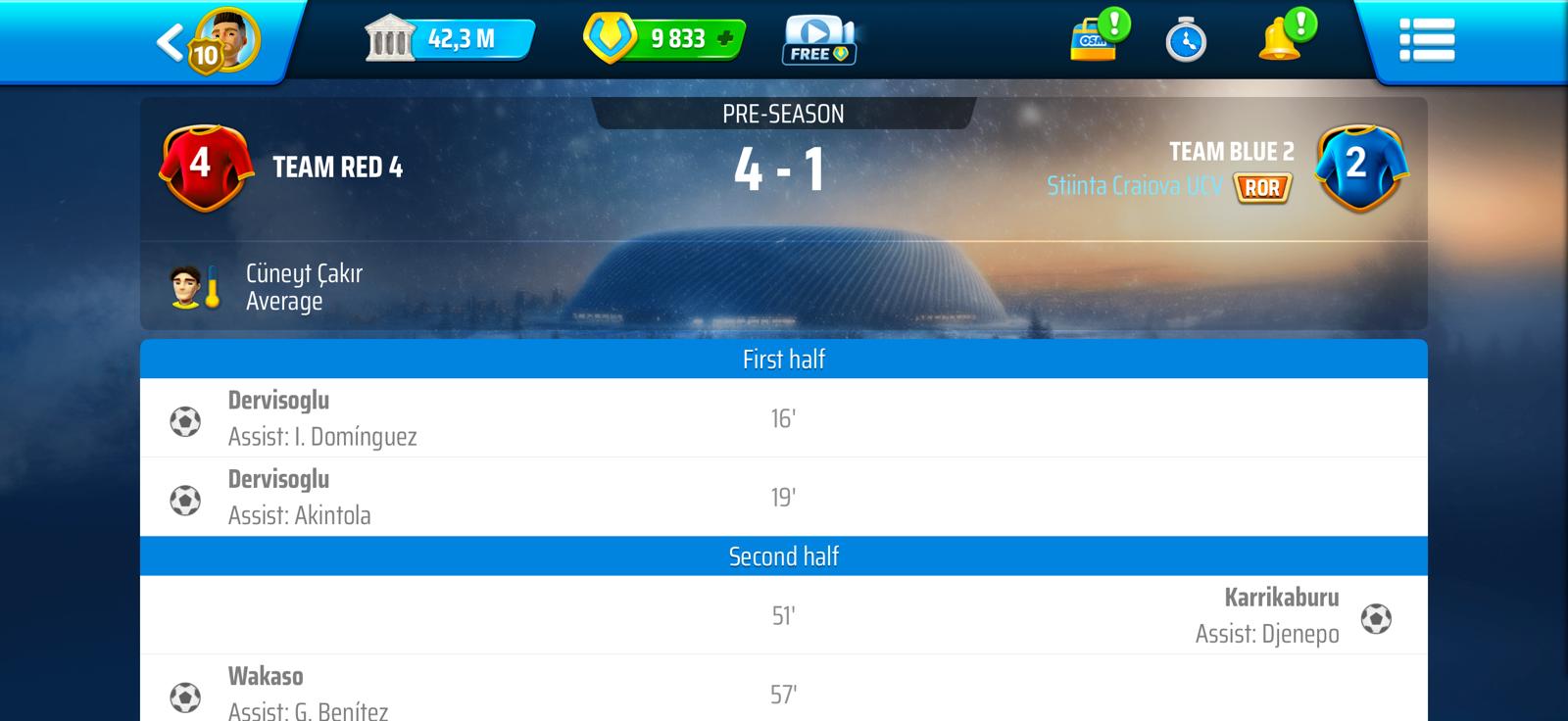Select Wakaso's 57' goal row

(783, 694)
